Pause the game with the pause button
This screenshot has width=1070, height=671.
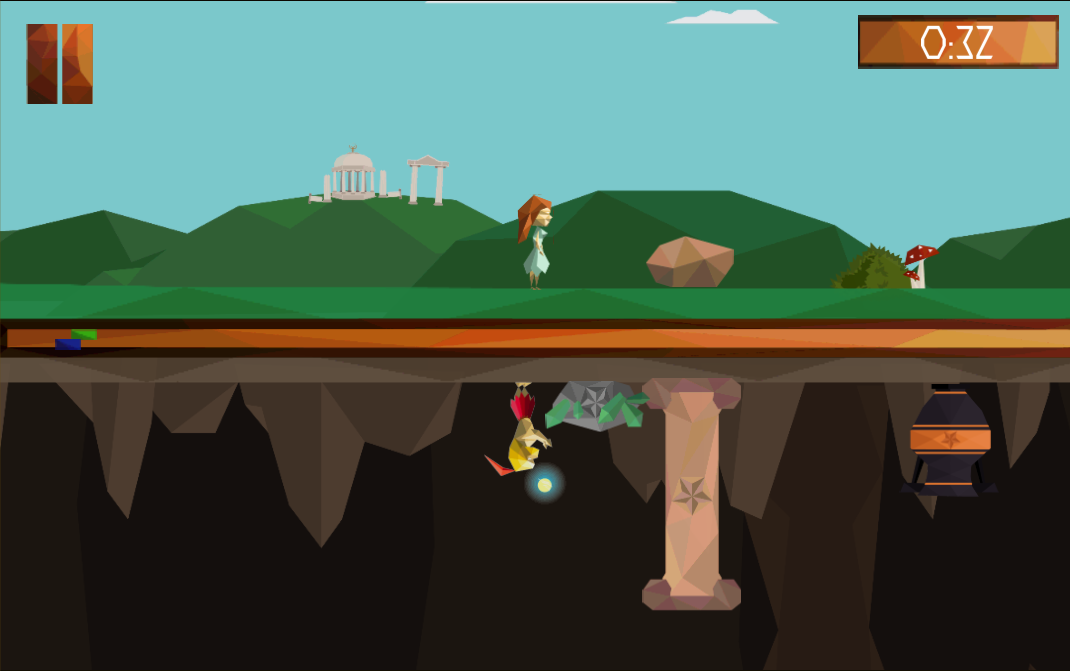tap(60, 64)
